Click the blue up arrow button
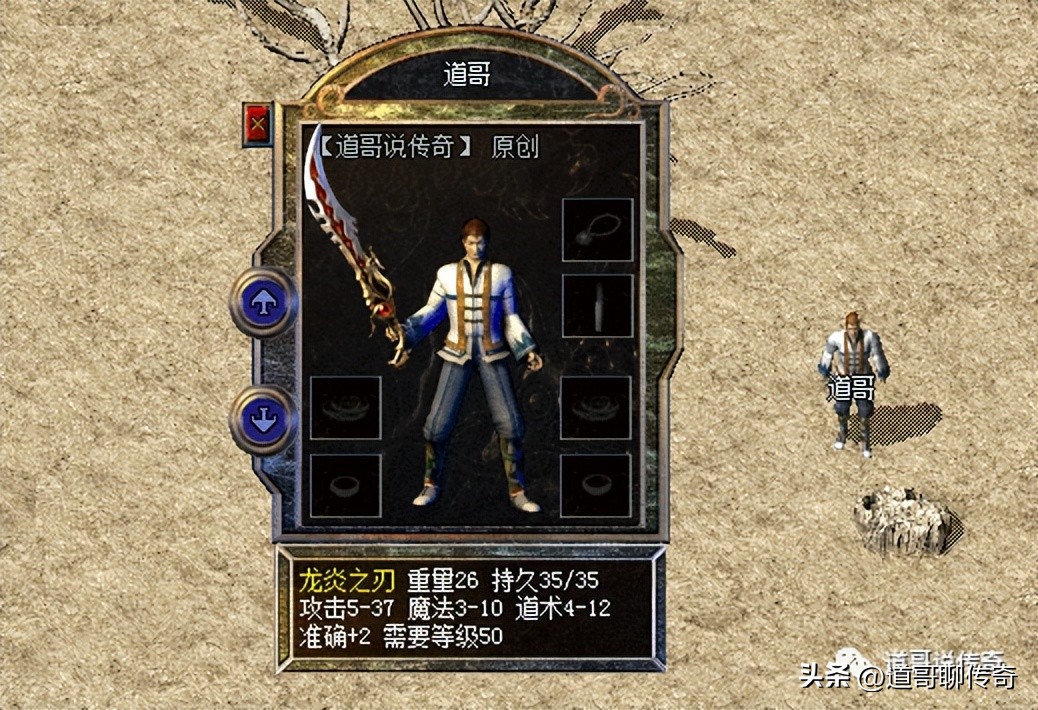The image size is (1038, 710). click(x=264, y=301)
